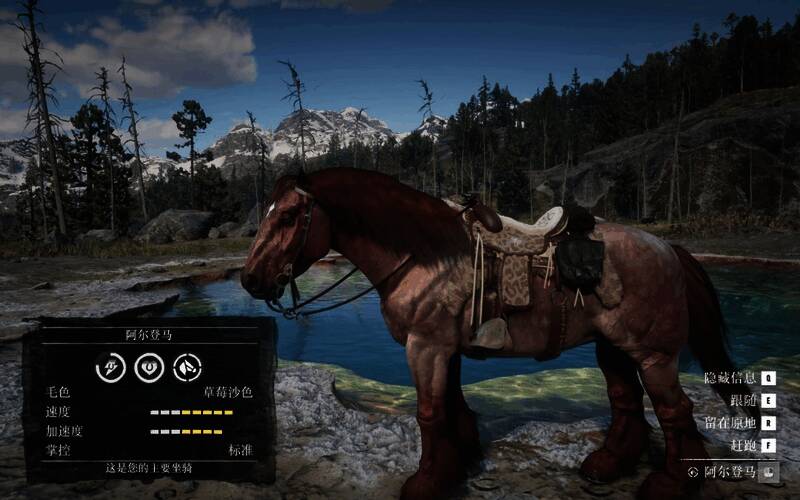Select the horse stamina core lightning icon
This screenshot has width=800, height=500.
click(x=110, y=367)
